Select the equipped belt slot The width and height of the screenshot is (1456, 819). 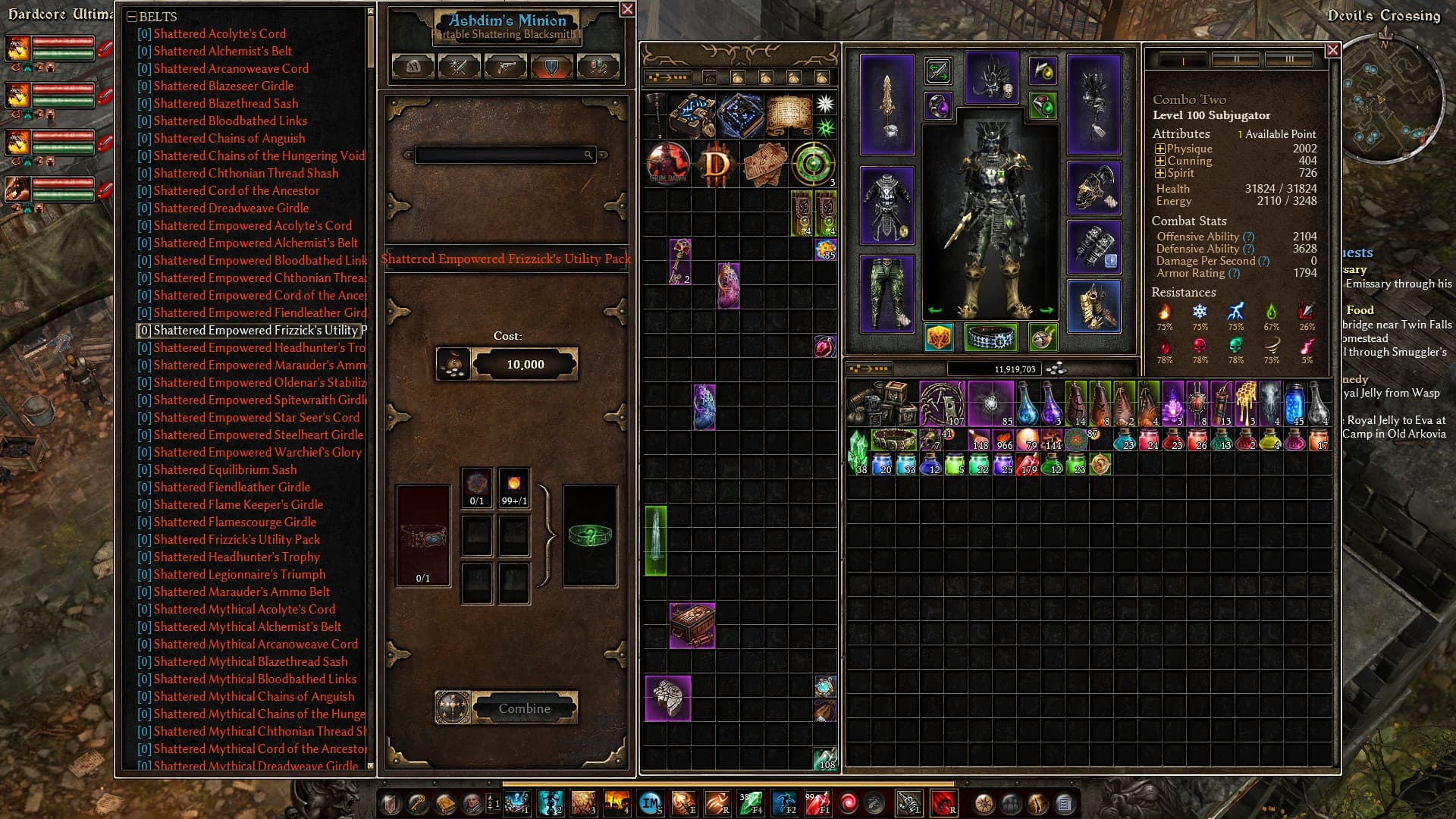click(x=990, y=337)
